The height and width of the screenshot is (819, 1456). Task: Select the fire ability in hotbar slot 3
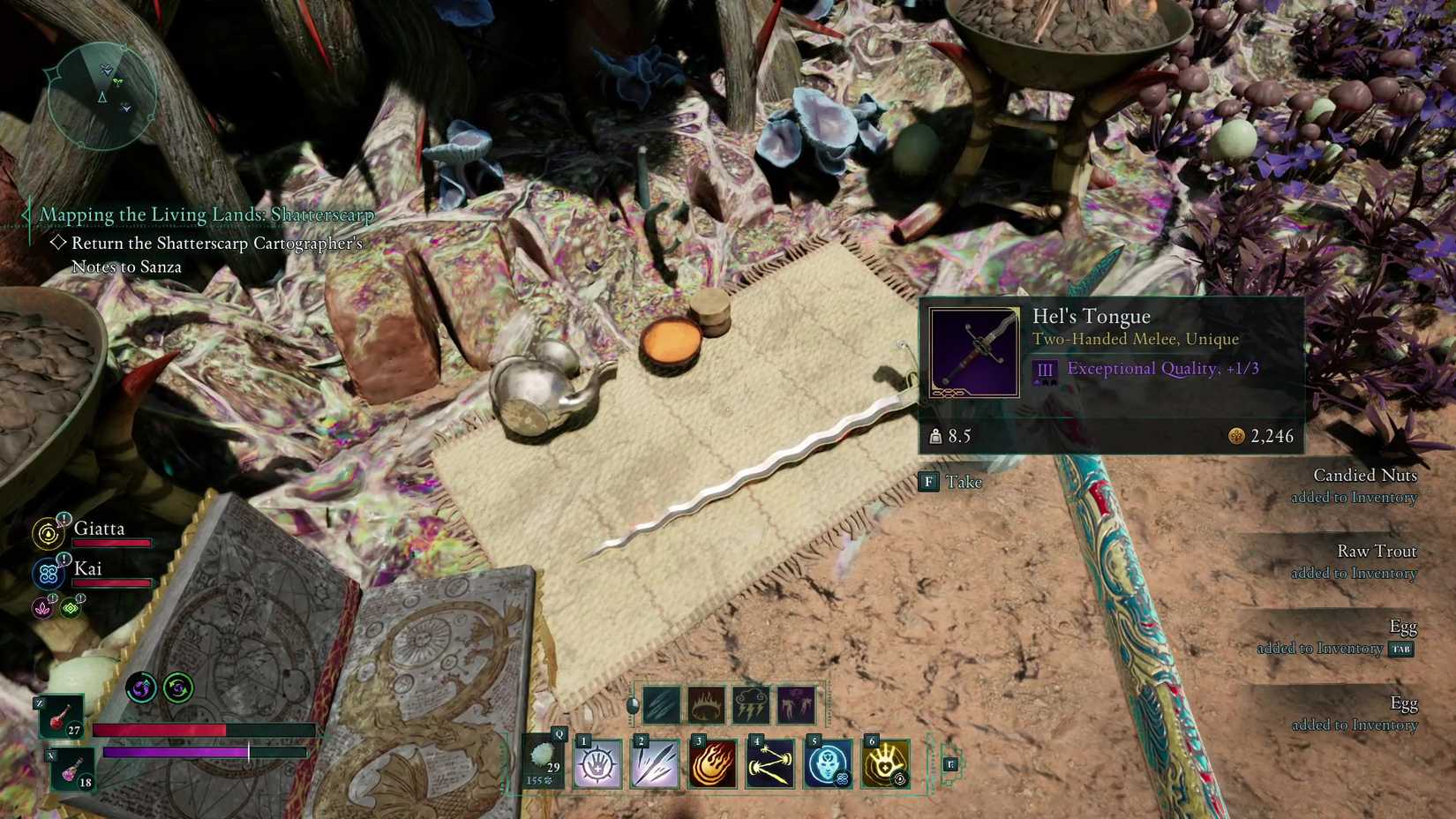pyautogui.click(x=712, y=763)
